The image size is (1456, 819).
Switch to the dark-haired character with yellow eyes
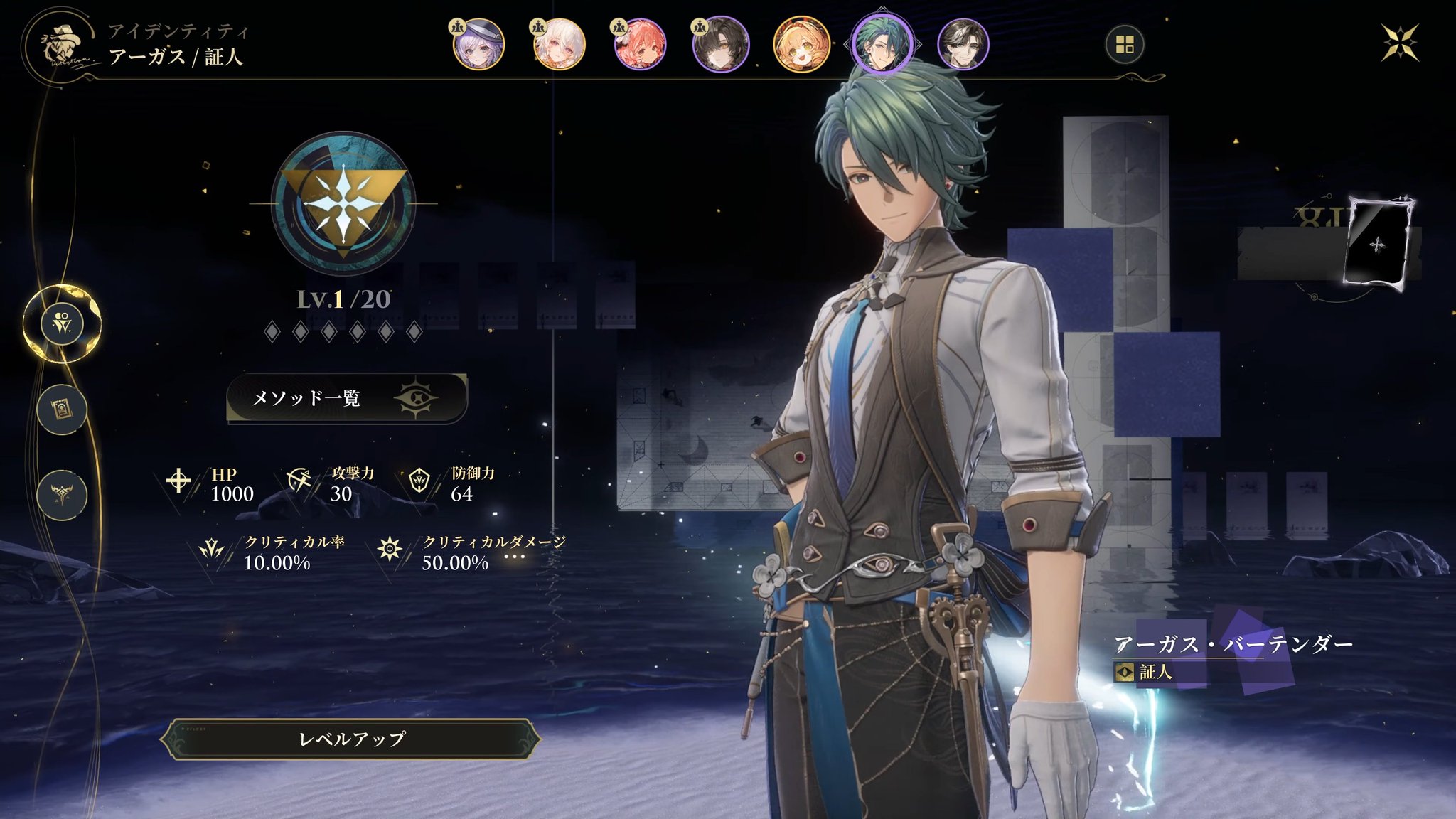[x=720, y=45]
